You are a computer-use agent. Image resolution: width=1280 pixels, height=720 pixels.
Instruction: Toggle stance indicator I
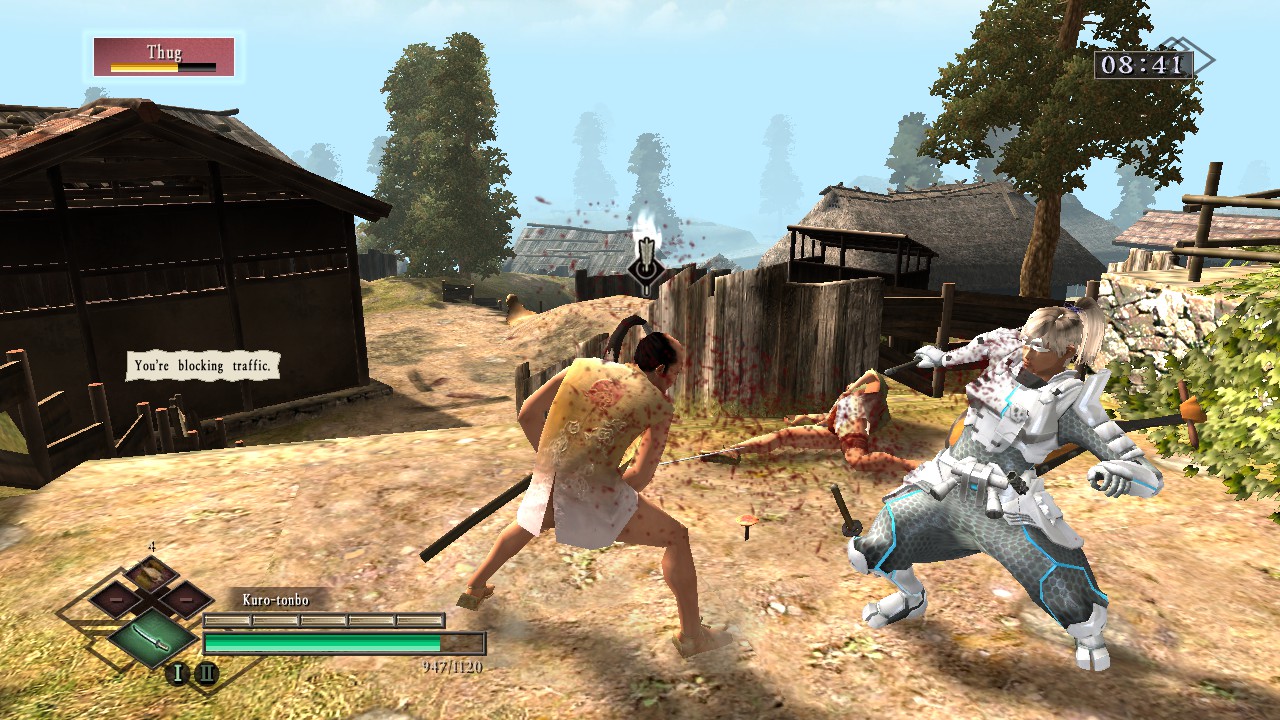pyautogui.click(x=177, y=670)
